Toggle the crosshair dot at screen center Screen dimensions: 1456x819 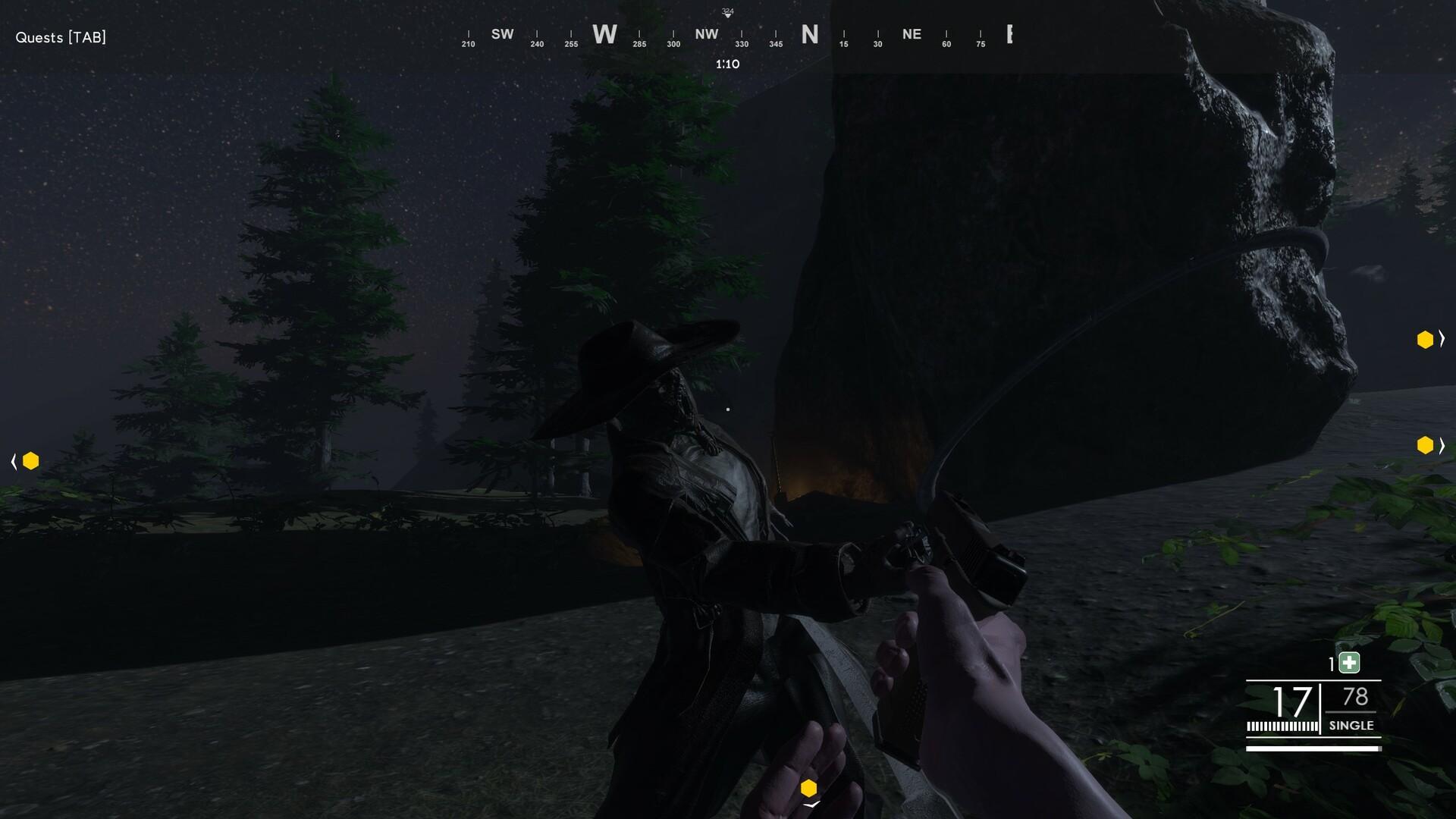coord(728,408)
